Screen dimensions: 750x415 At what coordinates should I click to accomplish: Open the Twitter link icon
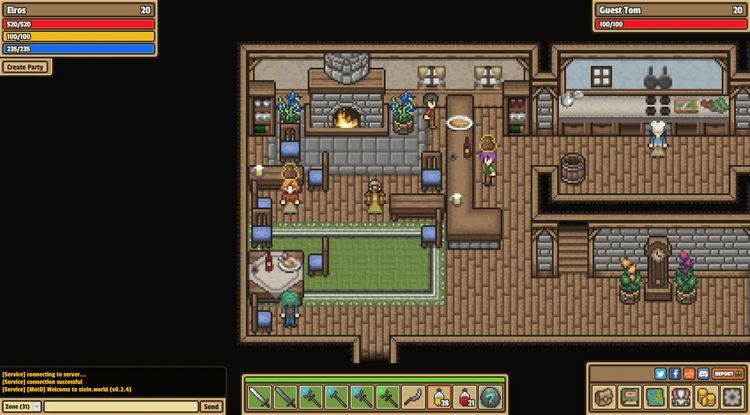click(x=661, y=373)
